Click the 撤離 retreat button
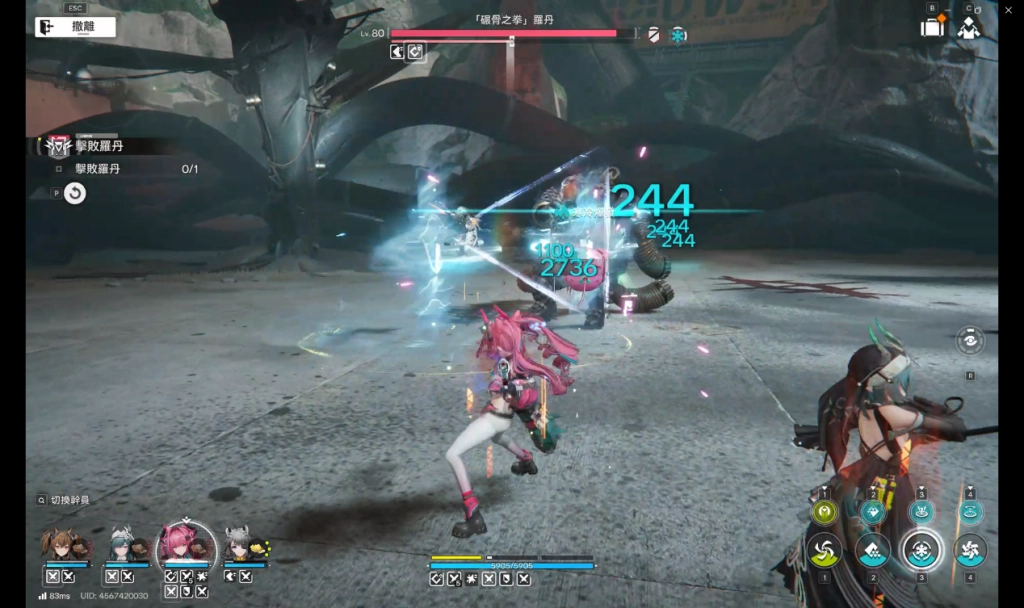Screen dimensions: 1024x608 click(75, 27)
